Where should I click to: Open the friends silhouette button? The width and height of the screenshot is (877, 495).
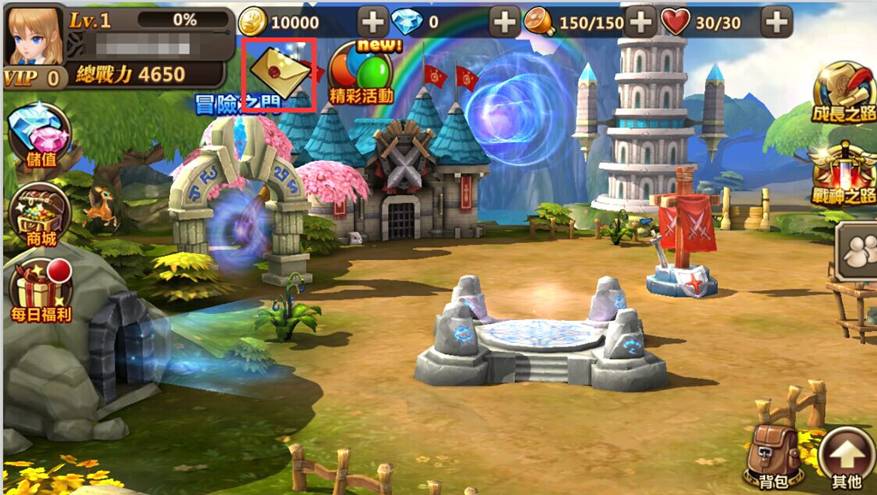point(856,251)
